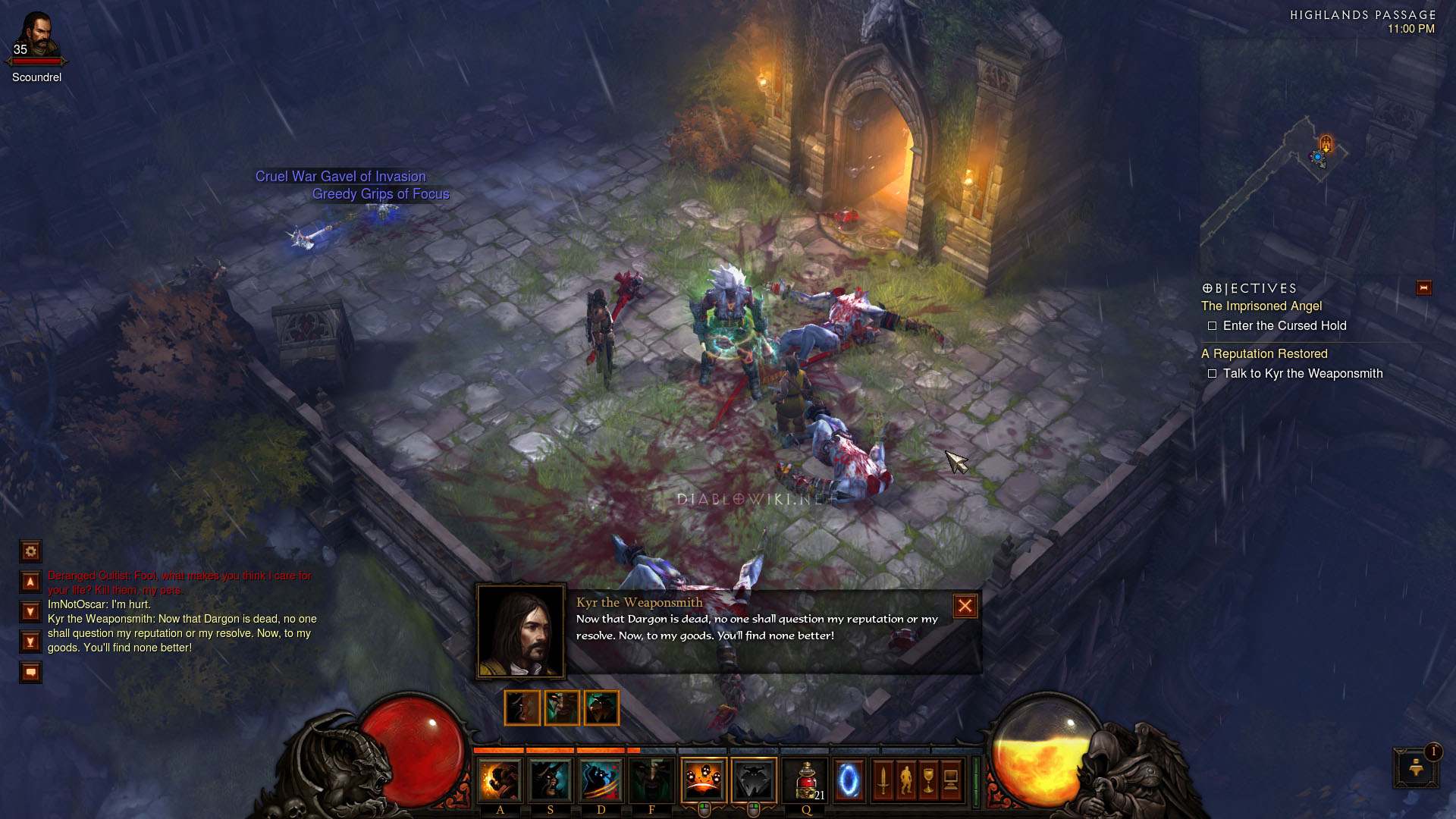
Task: Activate the three flaming skulls skill
Action: coord(703,780)
